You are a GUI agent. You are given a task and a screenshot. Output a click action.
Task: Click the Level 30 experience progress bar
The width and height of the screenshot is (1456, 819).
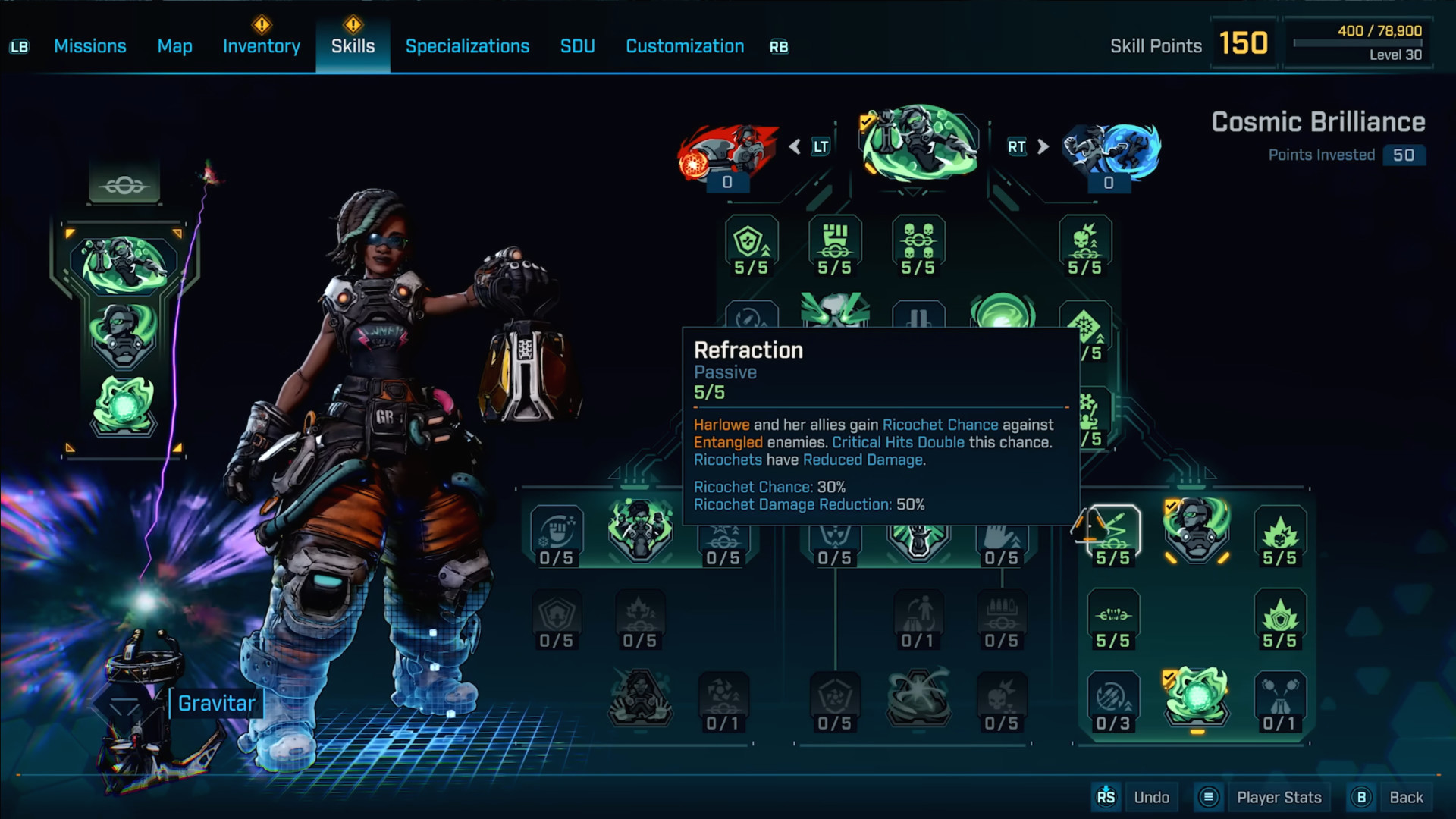click(x=1357, y=43)
